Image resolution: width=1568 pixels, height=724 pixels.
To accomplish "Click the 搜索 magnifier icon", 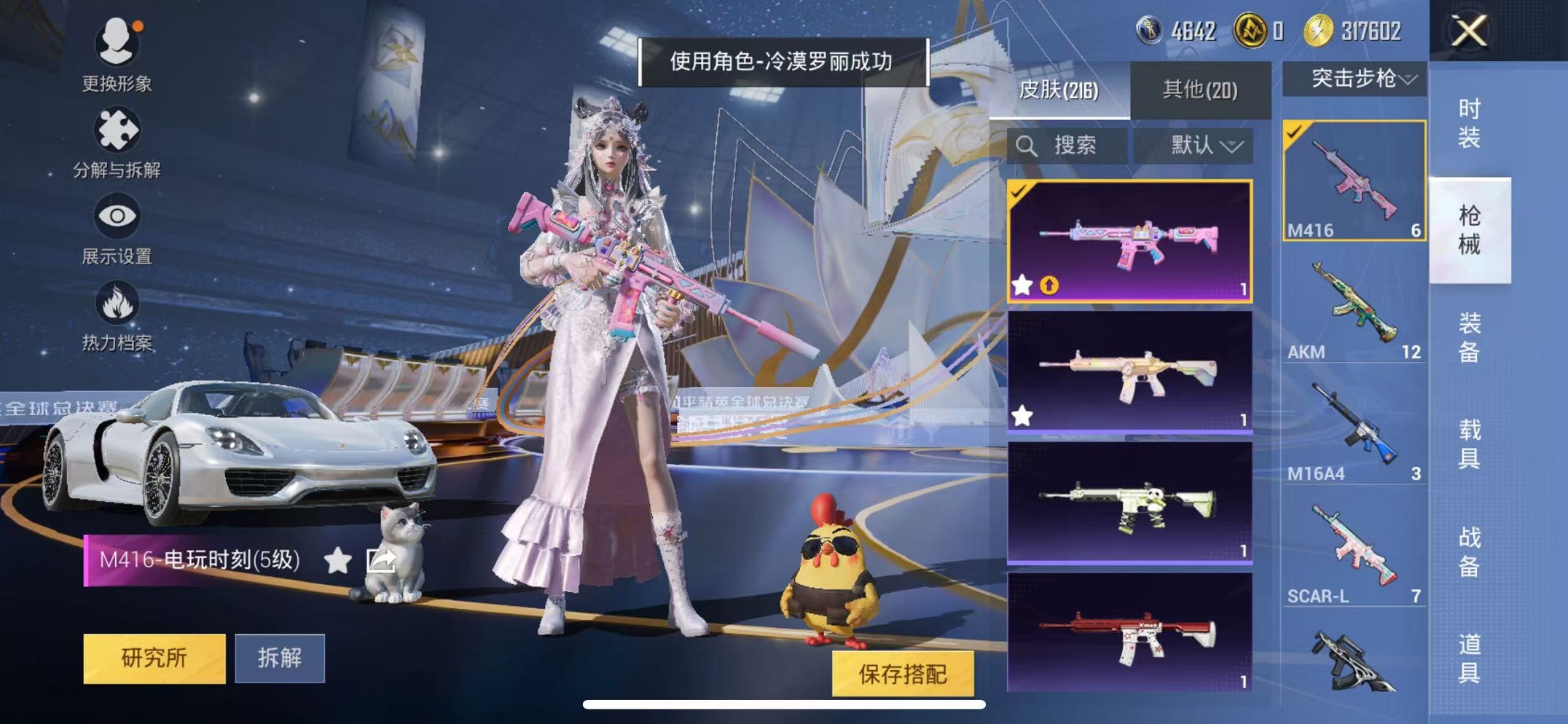I will (1028, 146).
